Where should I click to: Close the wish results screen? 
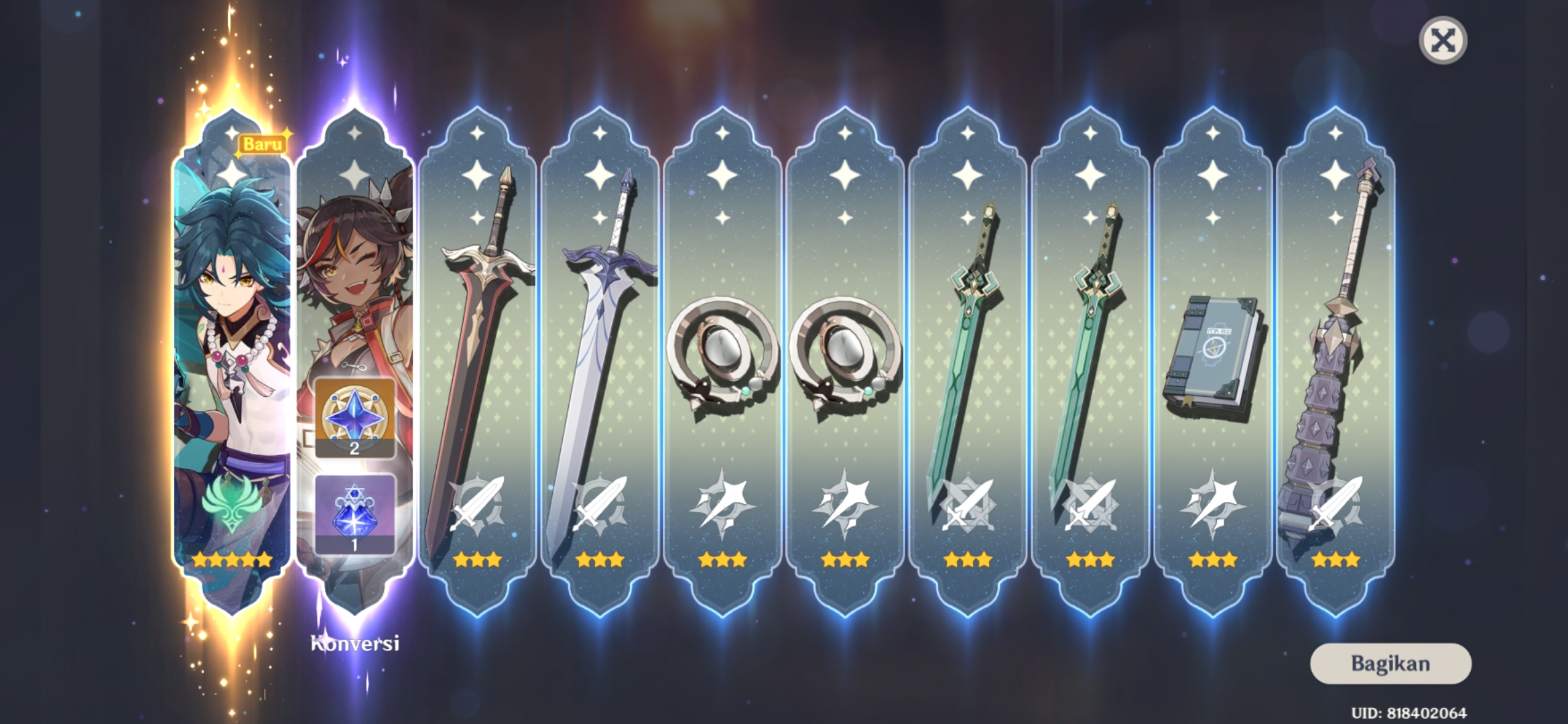coord(1443,41)
